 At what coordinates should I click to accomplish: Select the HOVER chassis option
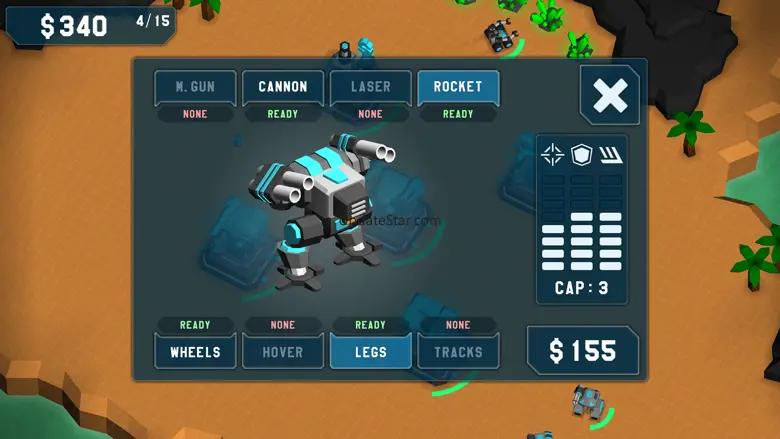point(283,351)
